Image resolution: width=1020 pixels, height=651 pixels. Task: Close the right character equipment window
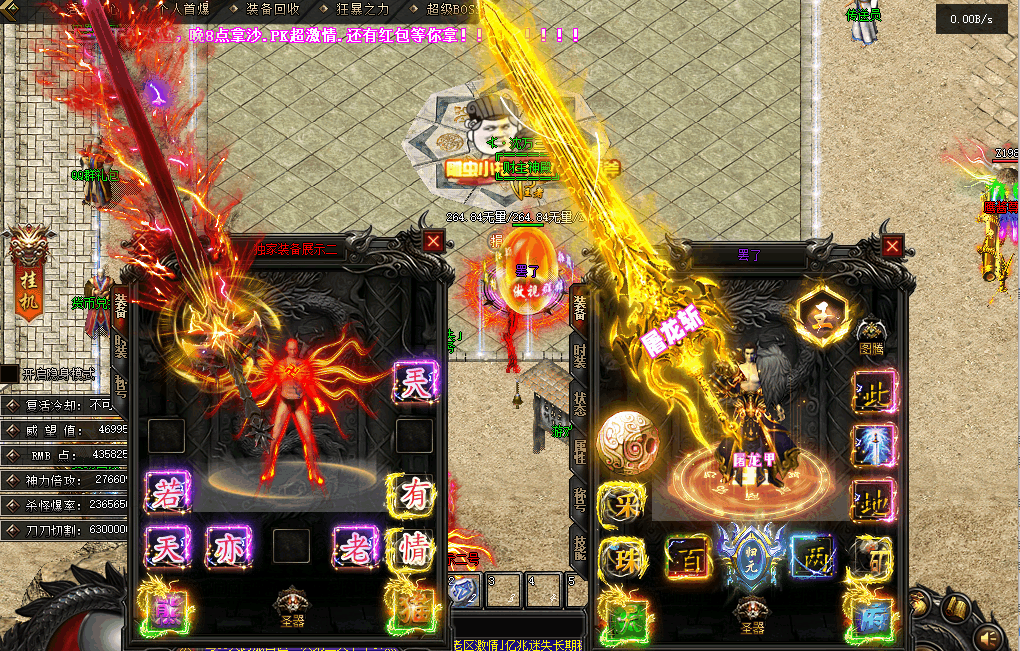pos(892,246)
